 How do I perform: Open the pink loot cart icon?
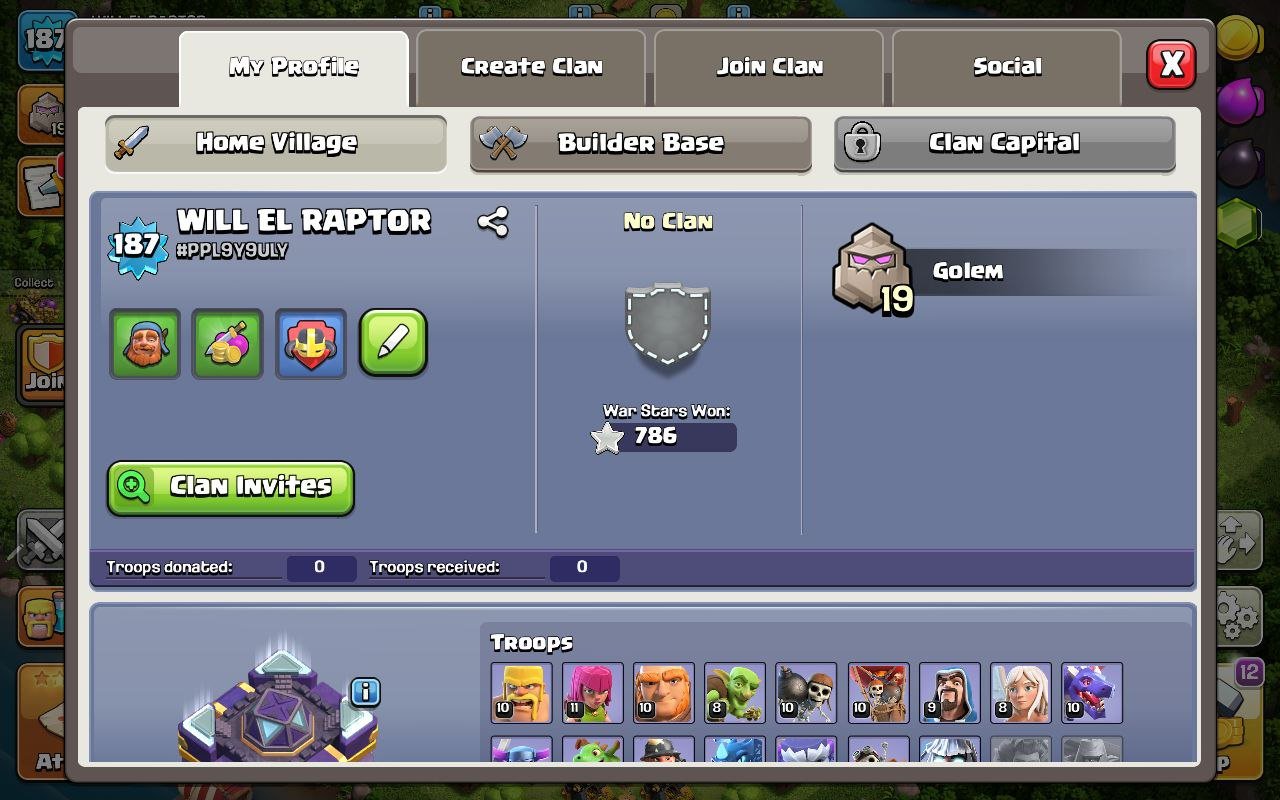tap(227, 344)
